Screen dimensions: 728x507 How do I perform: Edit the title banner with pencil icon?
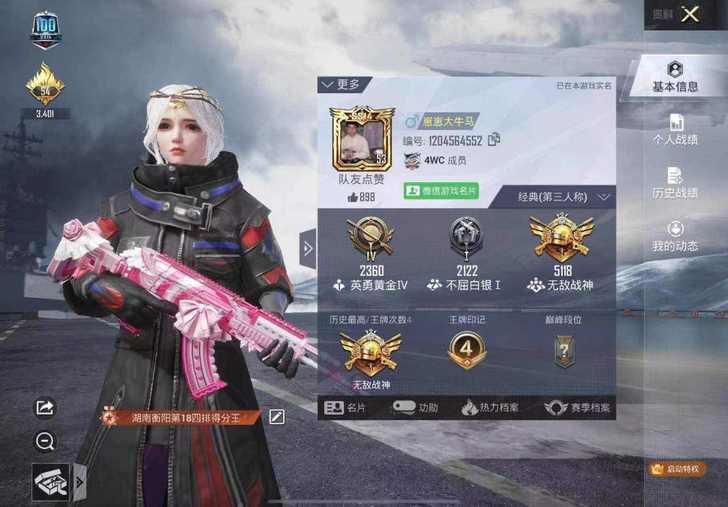point(277,417)
